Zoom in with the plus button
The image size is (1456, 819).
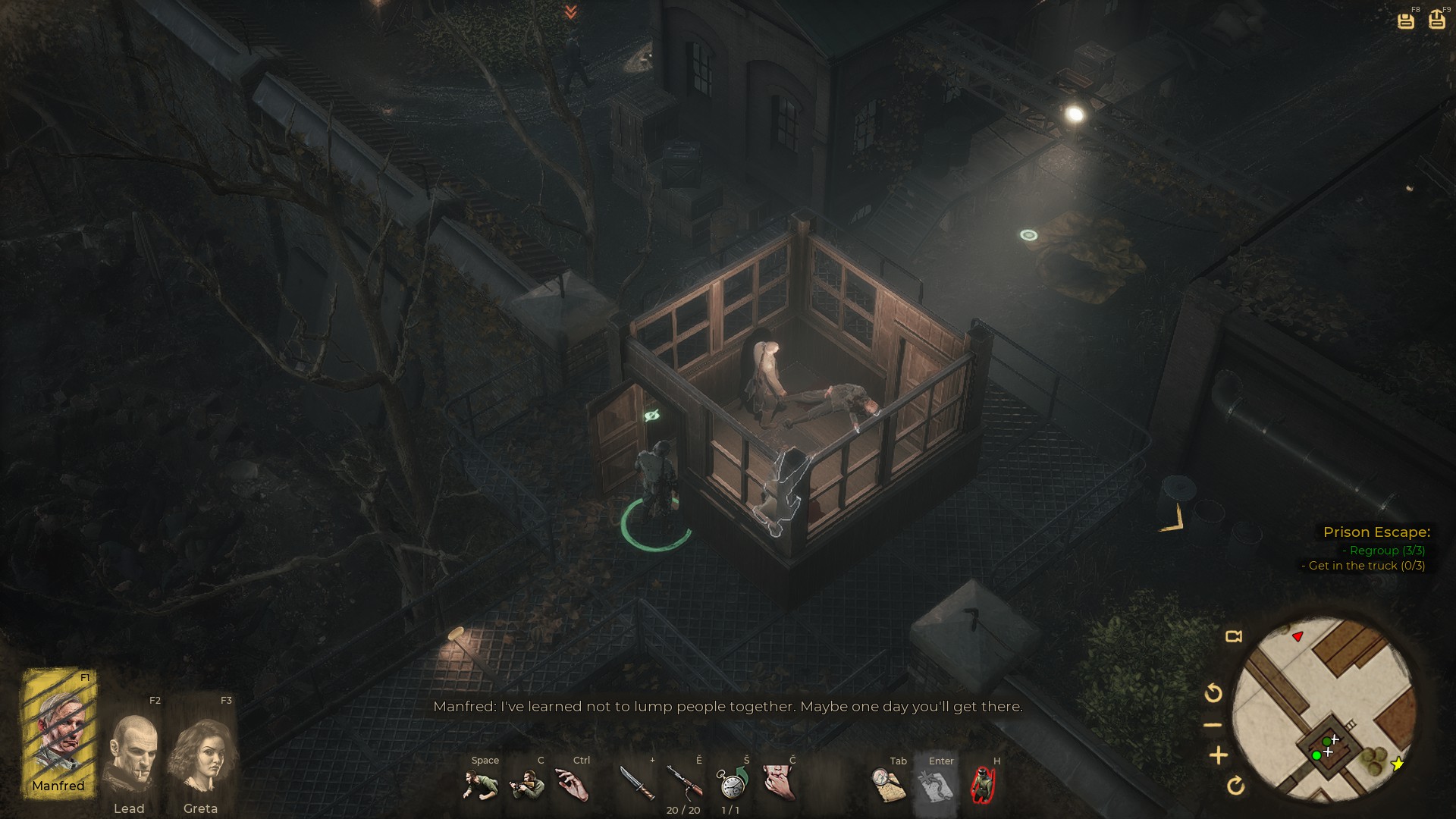1218,755
